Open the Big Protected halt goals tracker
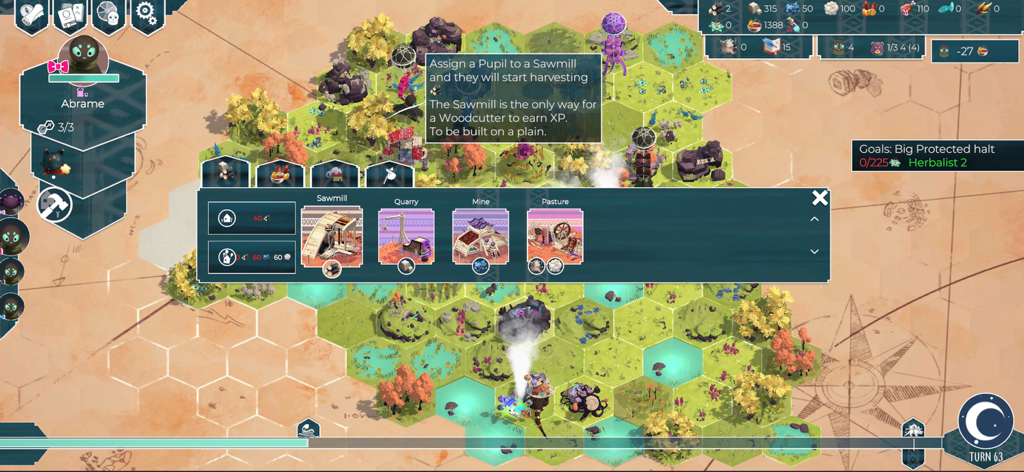Image resolution: width=1024 pixels, height=472 pixels. click(927, 156)
